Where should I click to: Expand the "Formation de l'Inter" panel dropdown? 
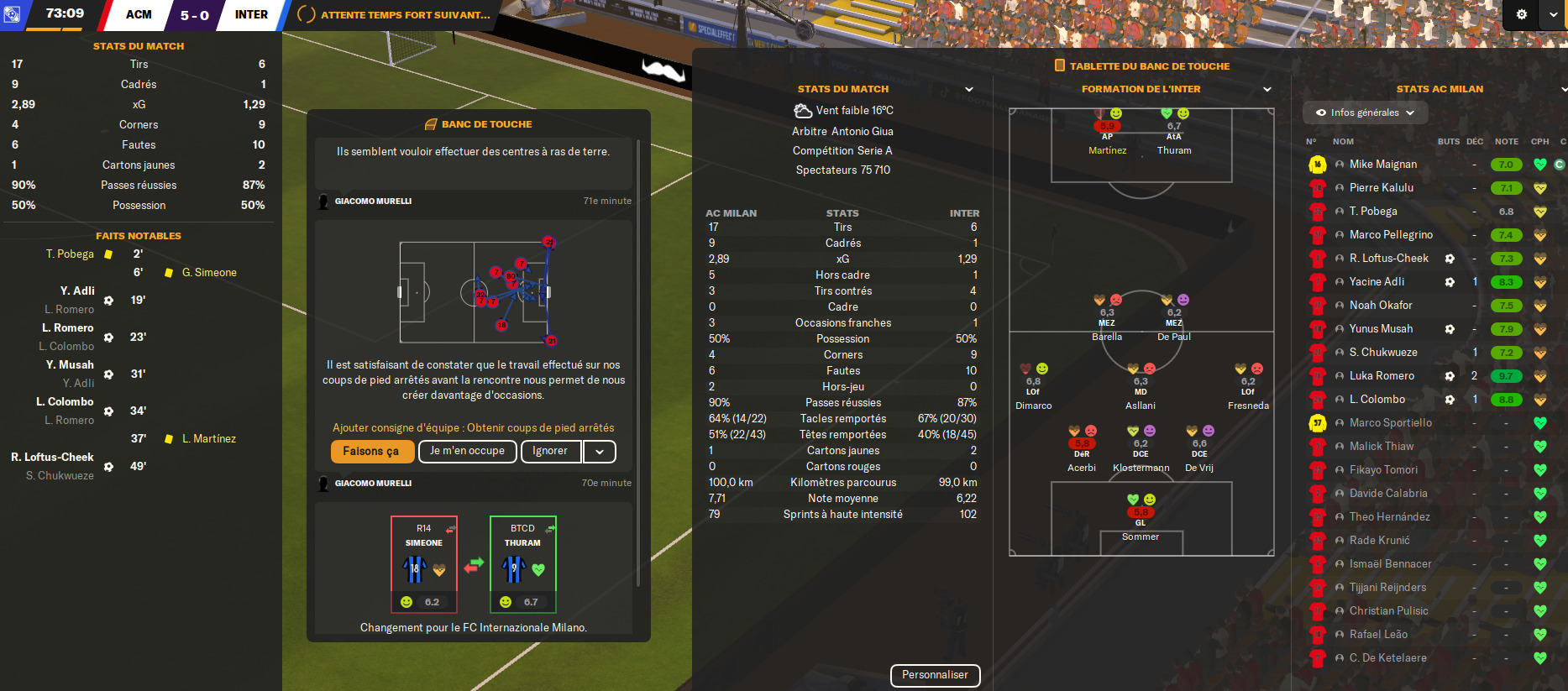tap(1267, 89)
